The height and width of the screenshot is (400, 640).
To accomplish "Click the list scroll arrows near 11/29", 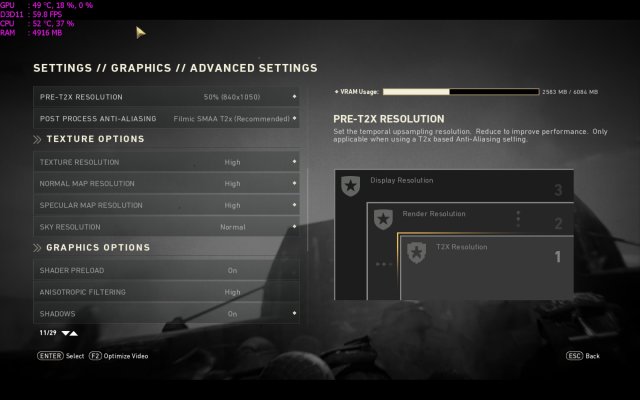I will [69, 332].
